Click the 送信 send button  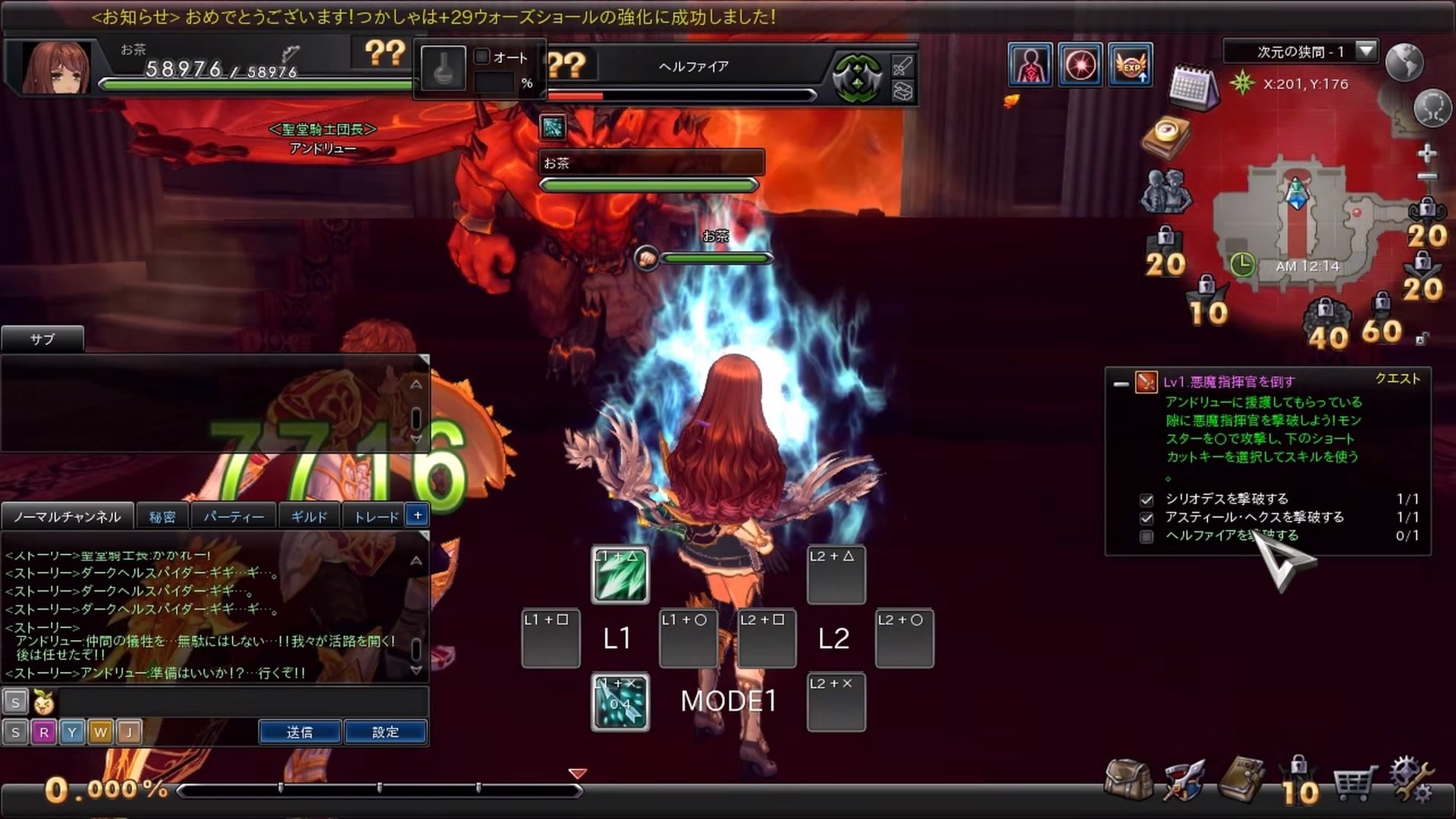(x=300, y=732)
